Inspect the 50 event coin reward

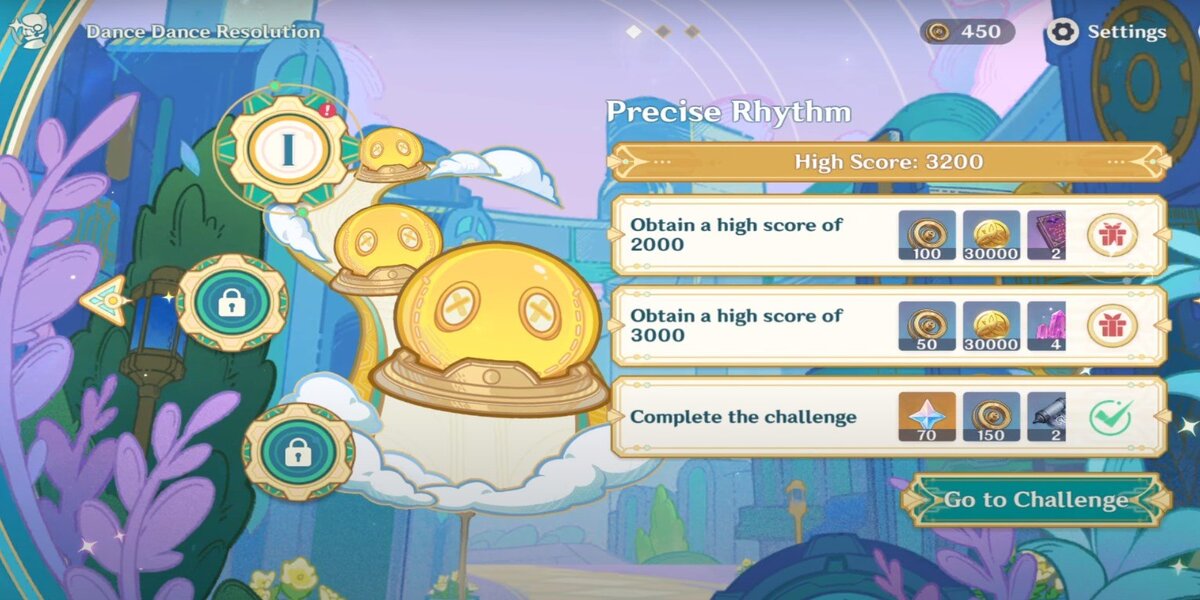point(926,325)
